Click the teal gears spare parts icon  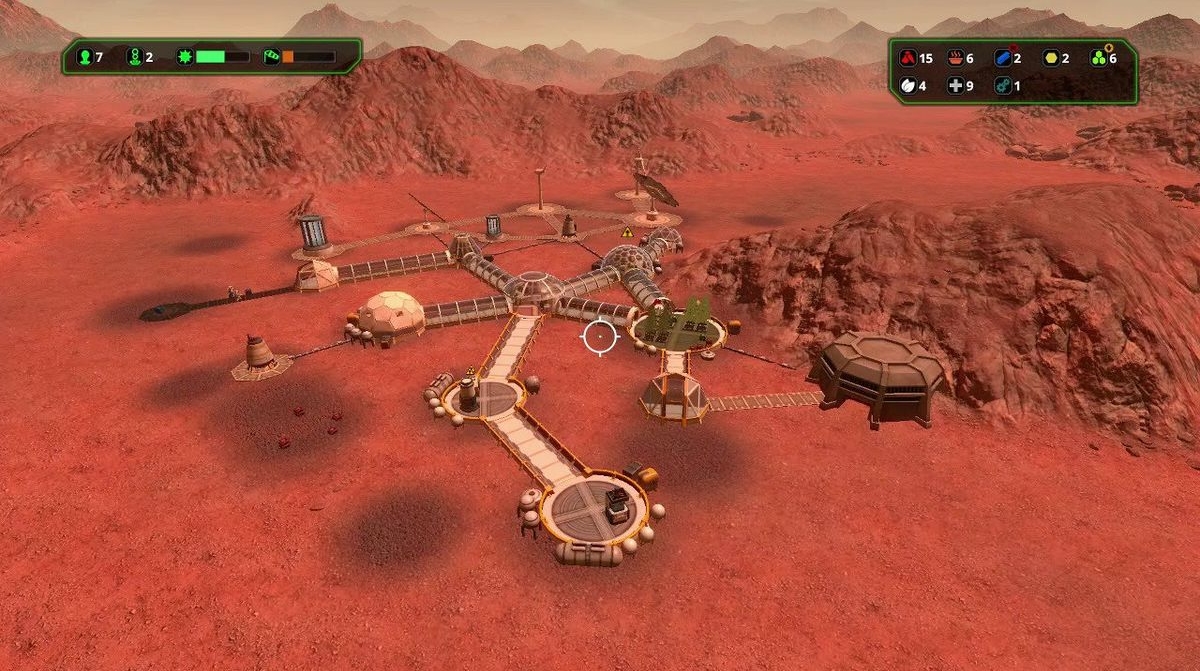coord(1002,86)
